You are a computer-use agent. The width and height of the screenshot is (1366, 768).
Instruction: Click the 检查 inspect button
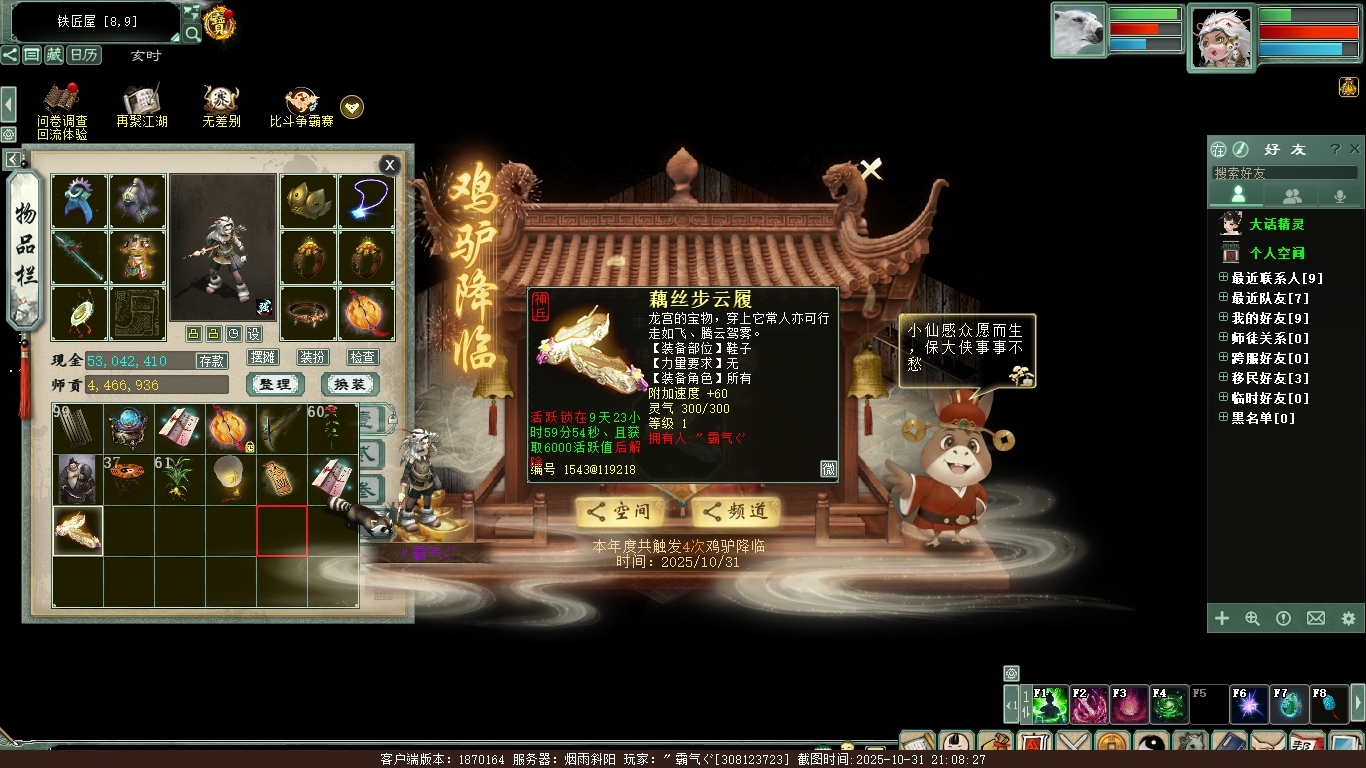(363, 357)
